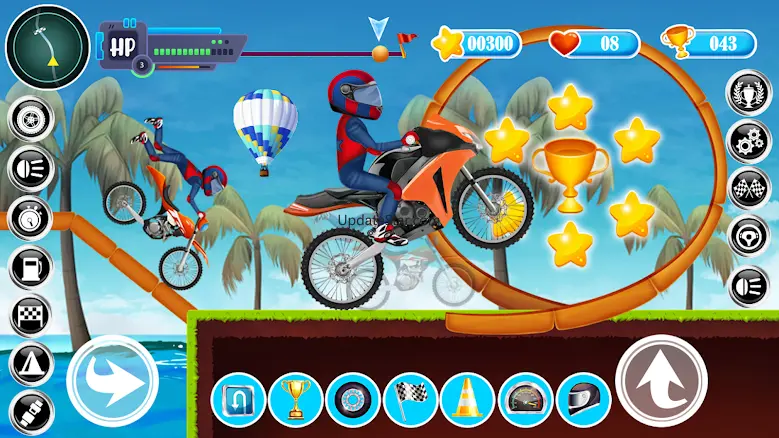Click the blue-circled tire icon
Screen dimensions: 779x438
[x=353, y=399]
